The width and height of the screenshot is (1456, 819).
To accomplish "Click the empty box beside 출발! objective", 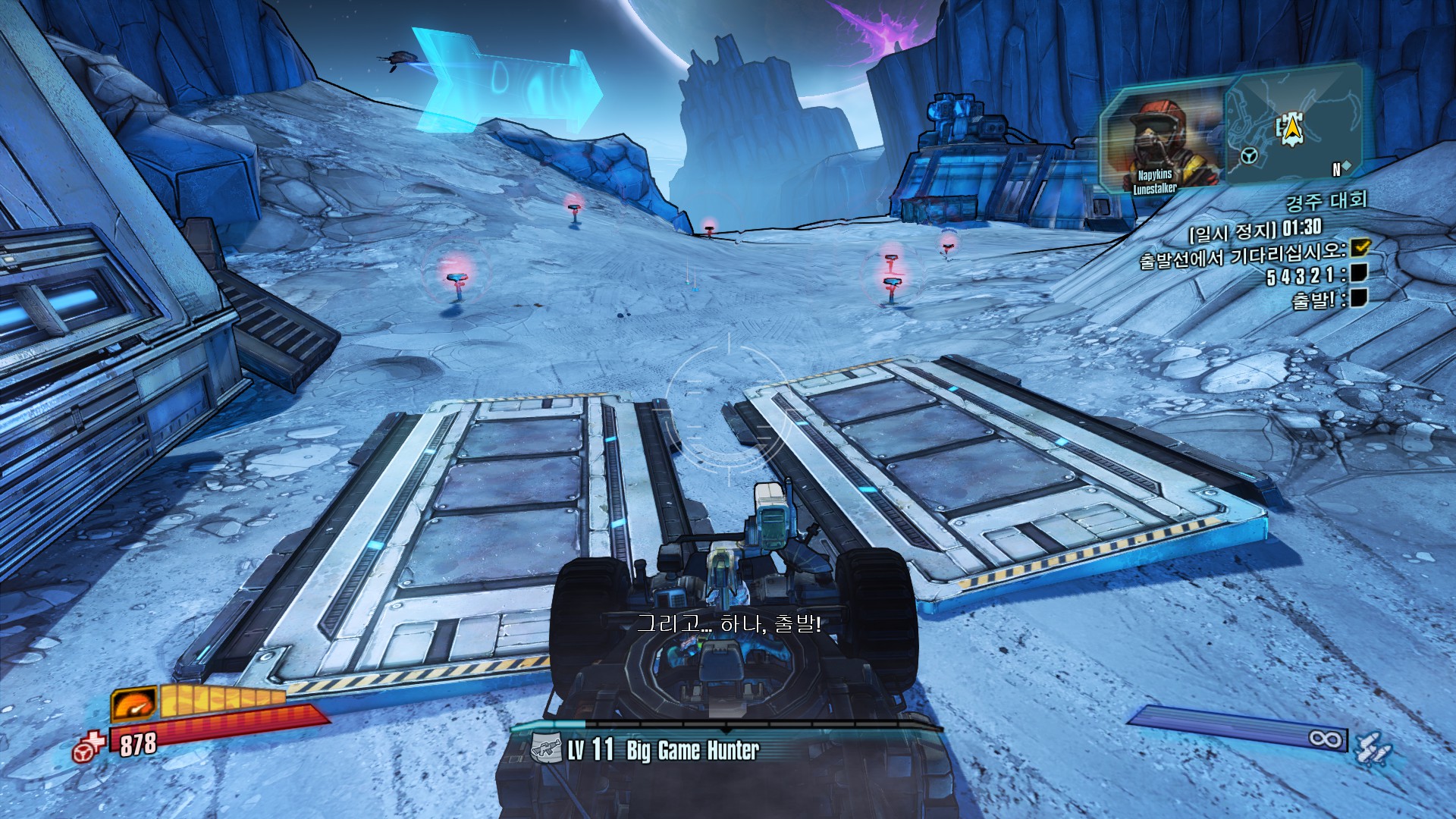I will click(x=1358, y=297).
